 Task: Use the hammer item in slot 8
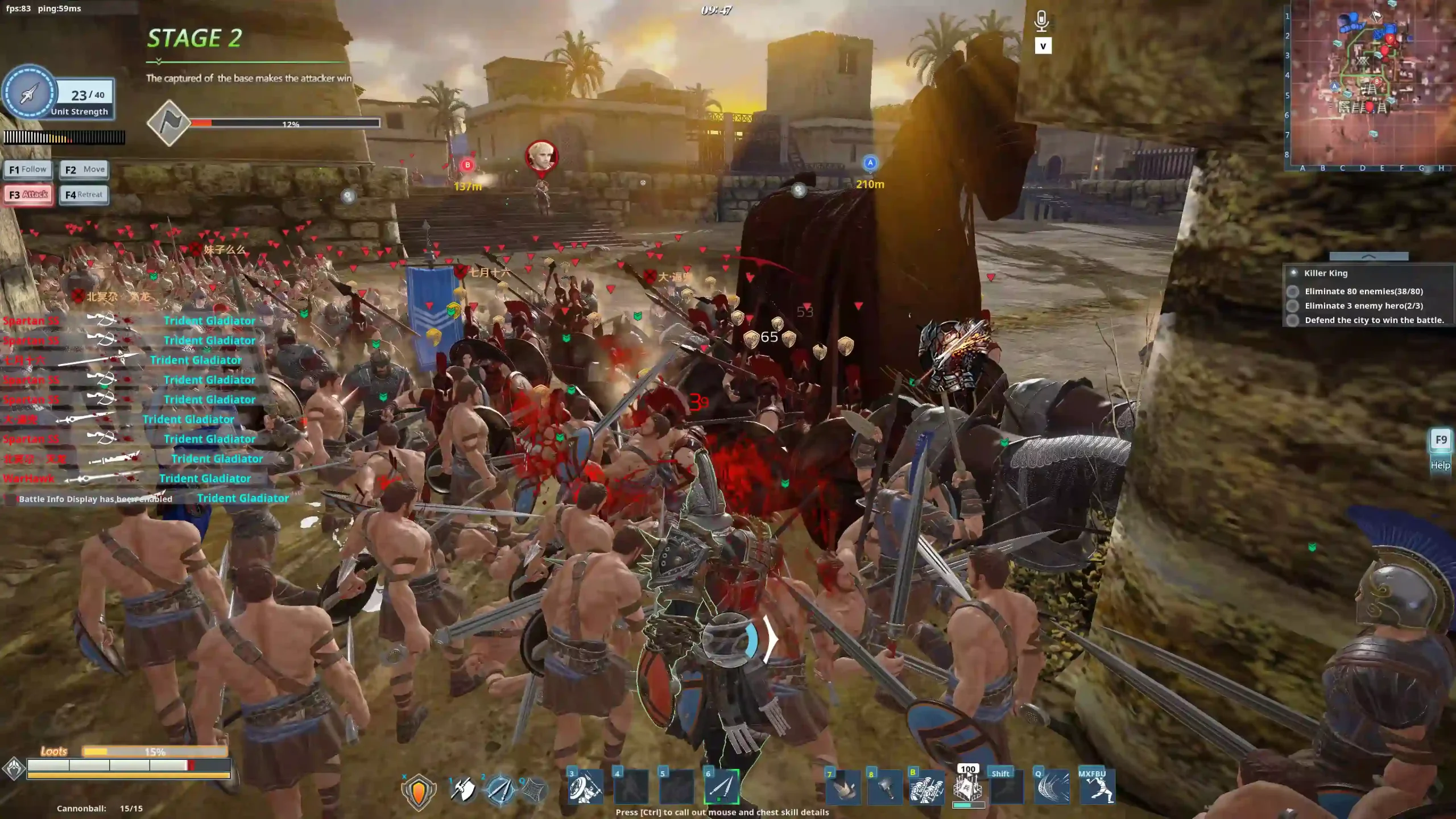coord(884,788)
